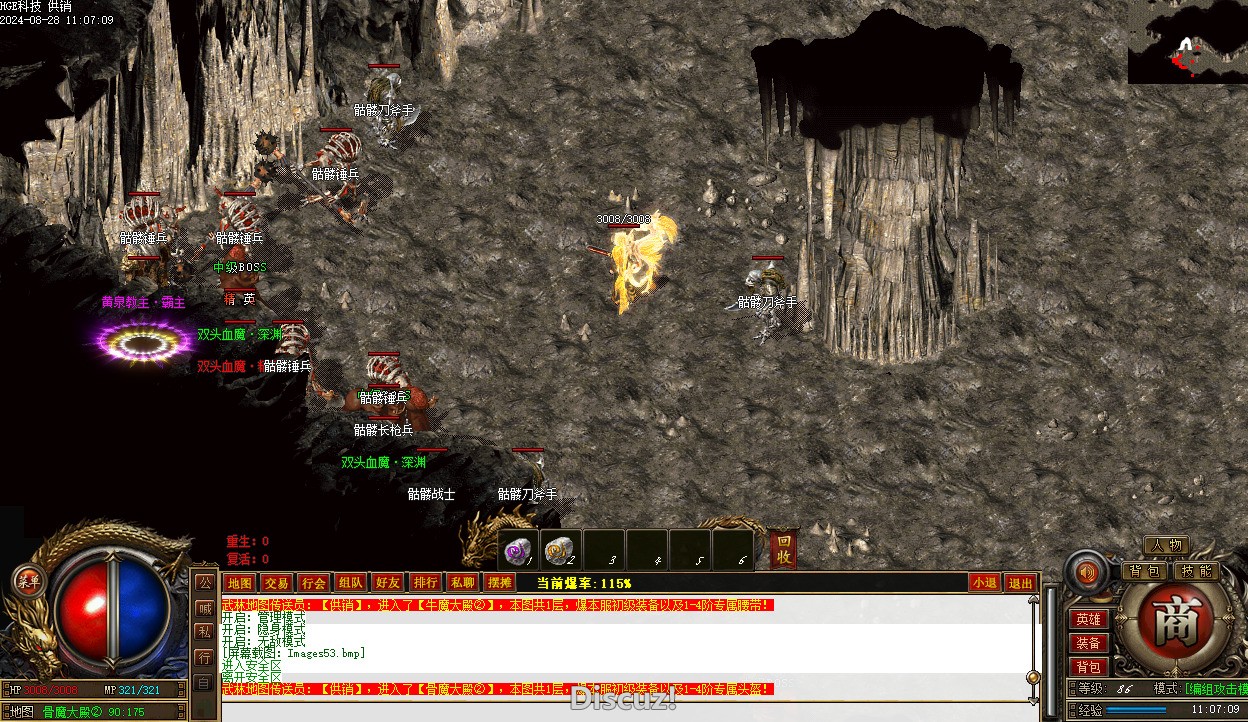Image resolution: width=1248 pixels, height=722 pixels.
Task: Click the 退出 exit game button
Action: tap(1020, 583)
